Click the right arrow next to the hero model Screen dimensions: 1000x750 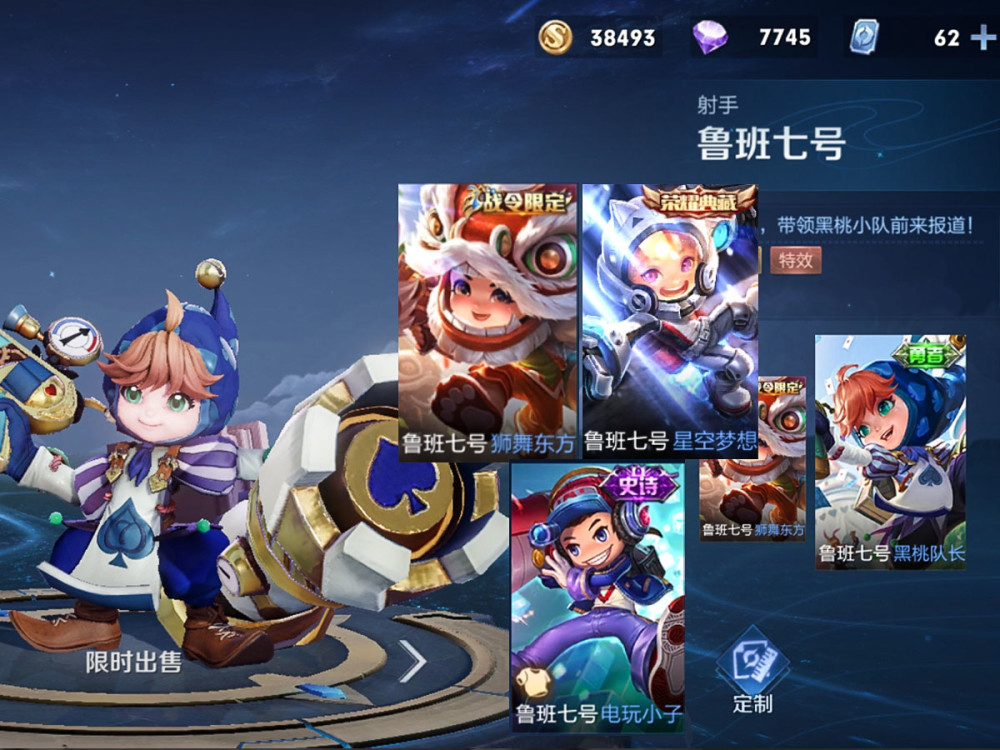412,661
